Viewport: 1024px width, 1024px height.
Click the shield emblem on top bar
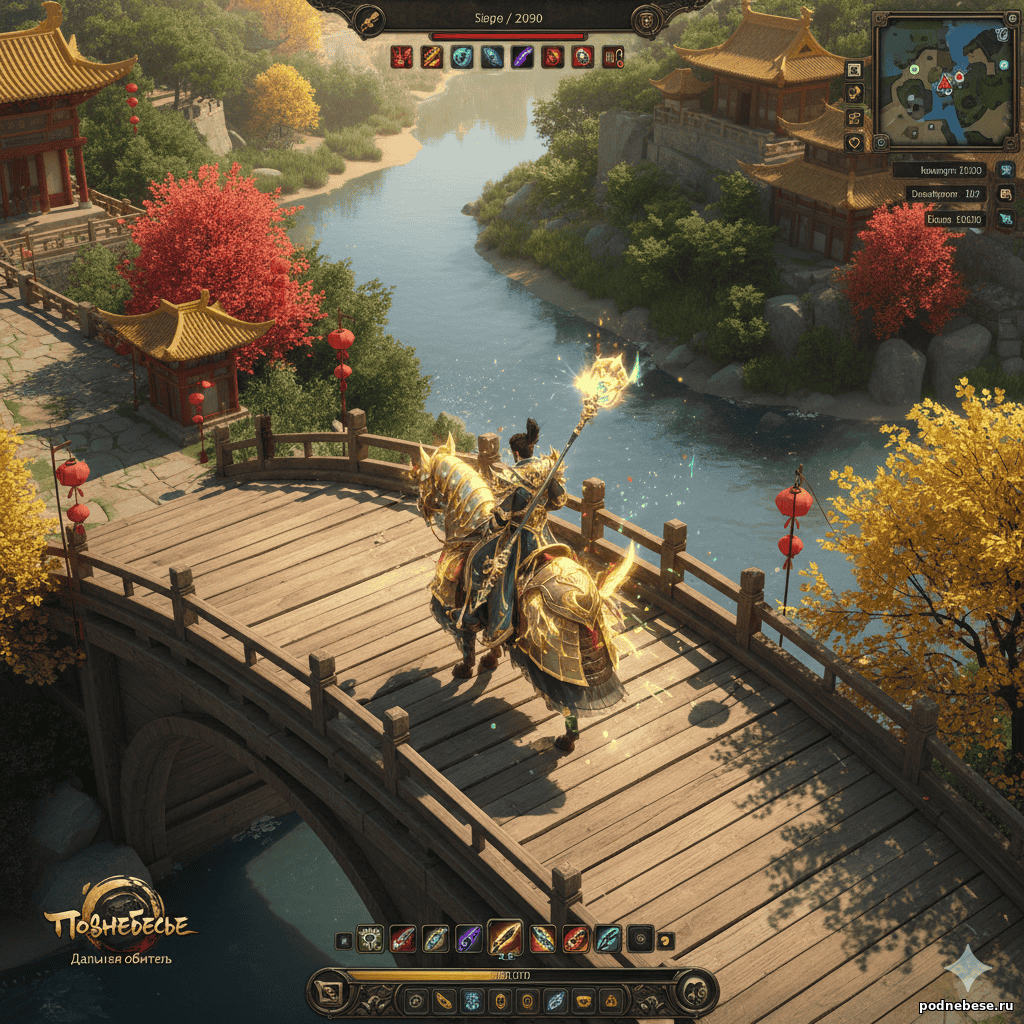pos(648,19)
